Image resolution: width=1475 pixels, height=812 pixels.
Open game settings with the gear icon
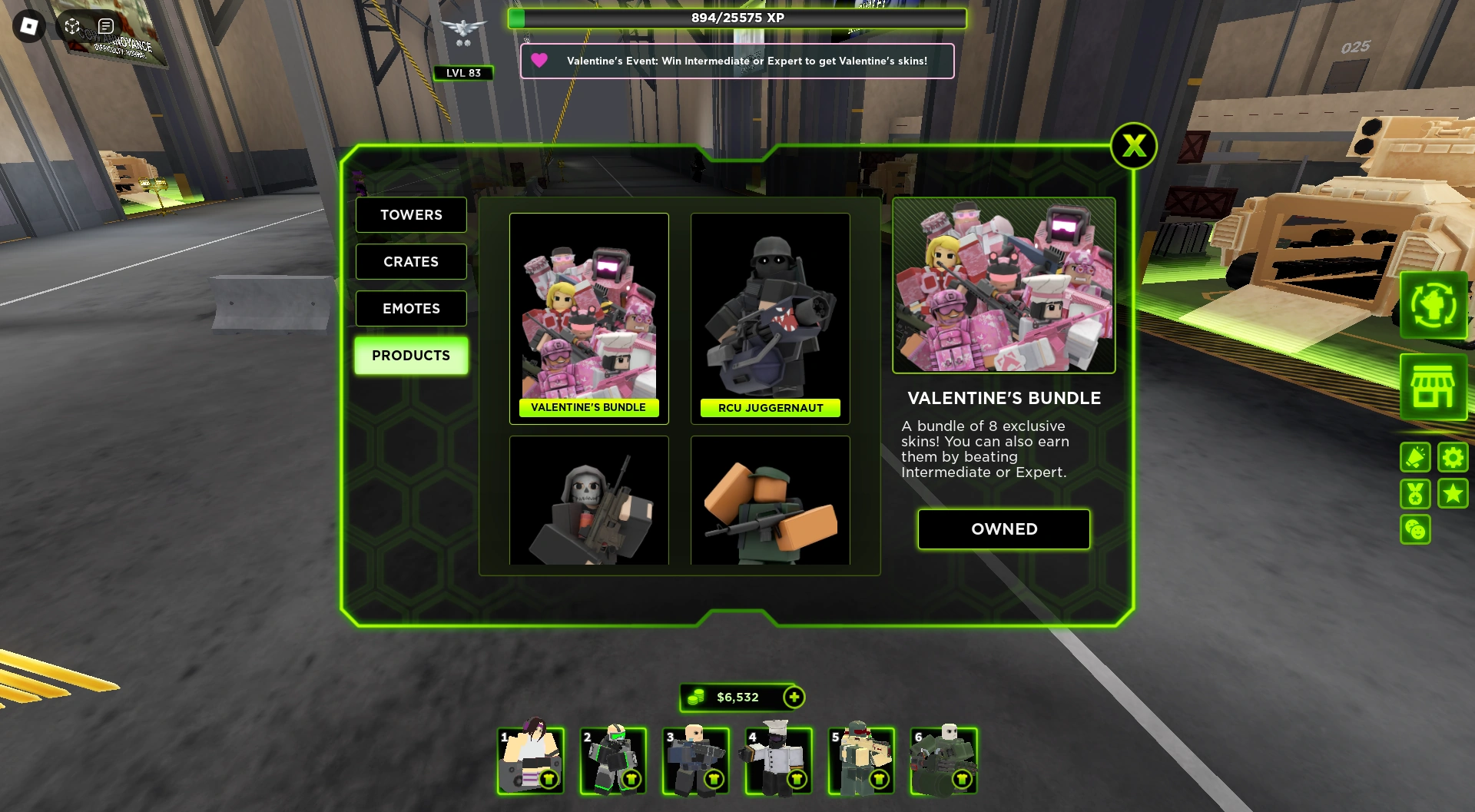pos(1451,457)
